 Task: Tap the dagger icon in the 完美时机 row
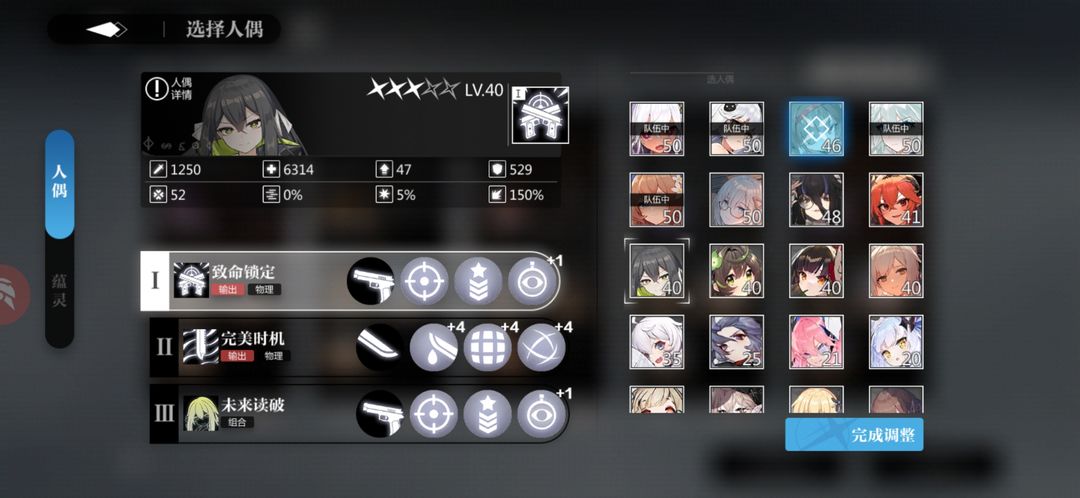(x=381, y=347)
